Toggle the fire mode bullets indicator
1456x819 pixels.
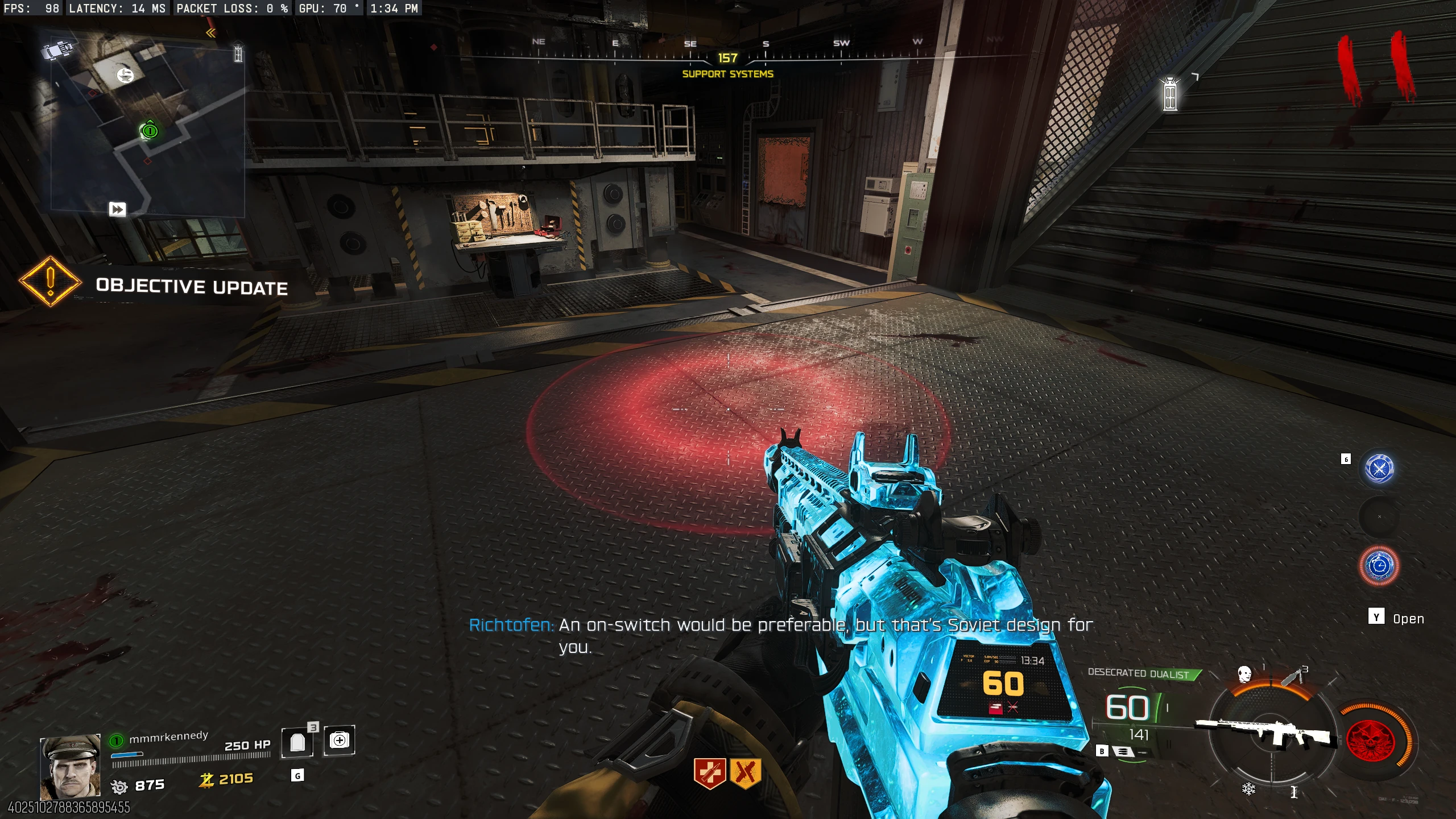pyautogui.click(x=1122, y=752)
